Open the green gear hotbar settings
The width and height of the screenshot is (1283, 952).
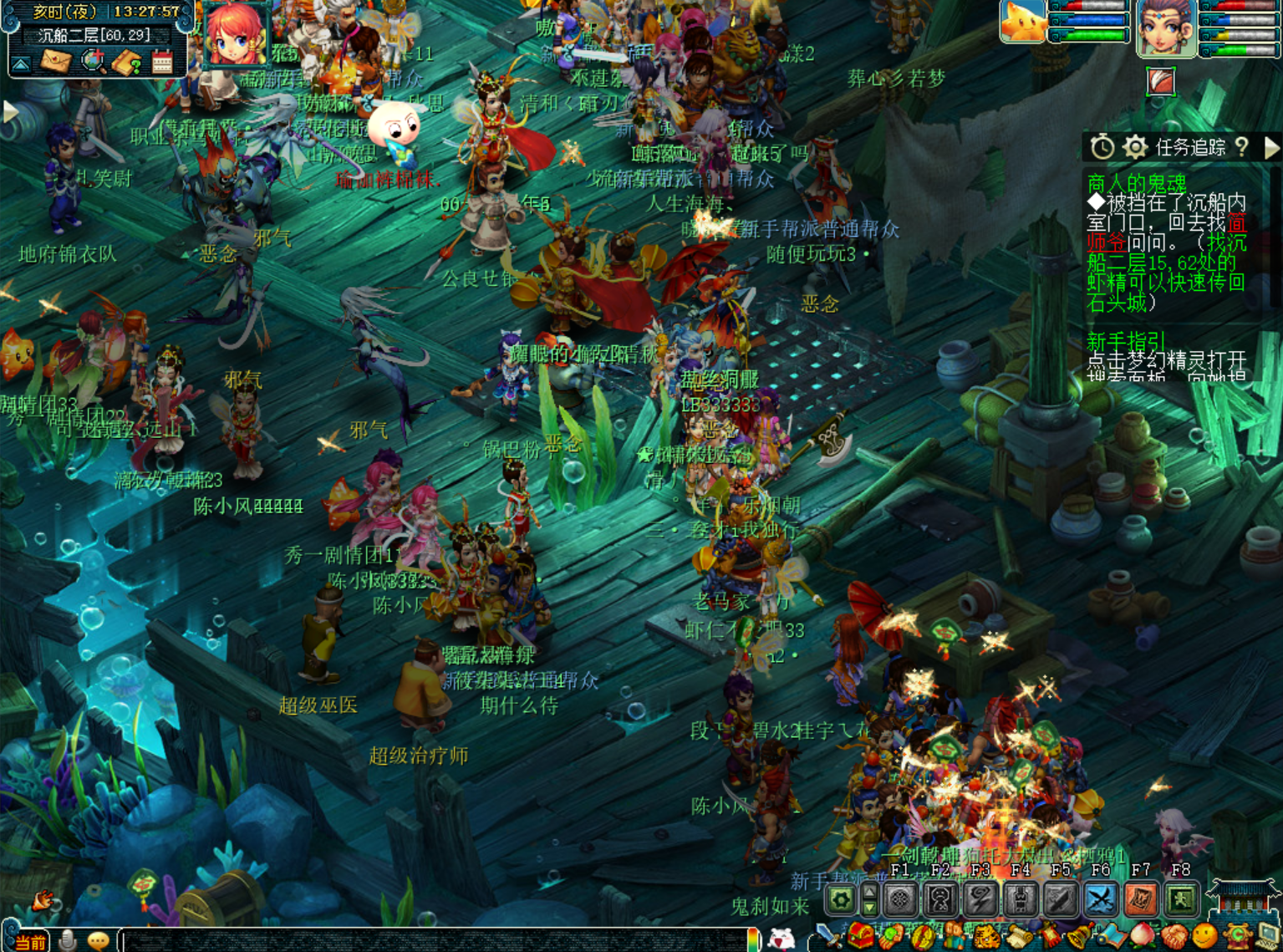(841, 899)
